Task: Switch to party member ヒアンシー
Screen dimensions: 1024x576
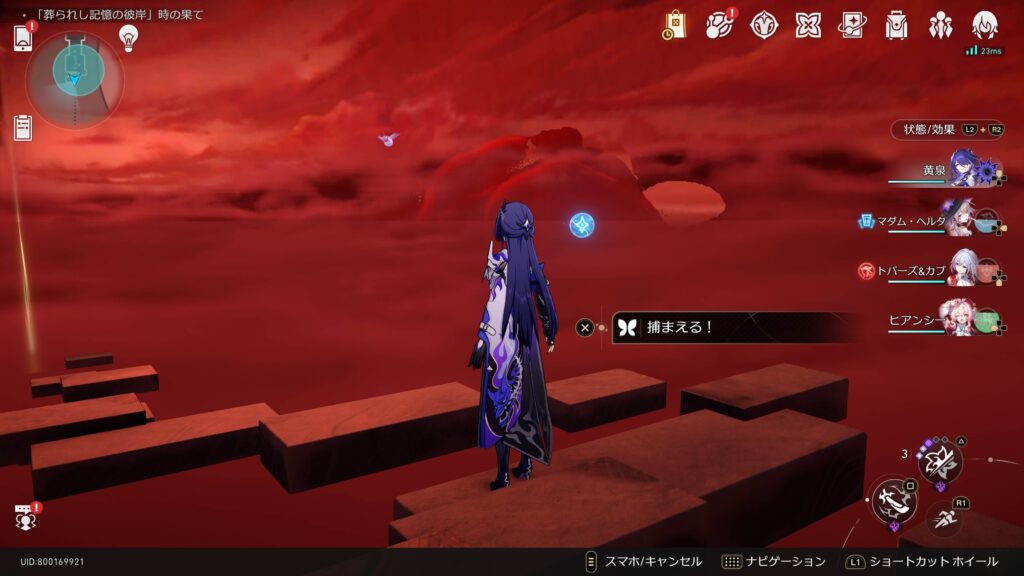Action: 964,319
